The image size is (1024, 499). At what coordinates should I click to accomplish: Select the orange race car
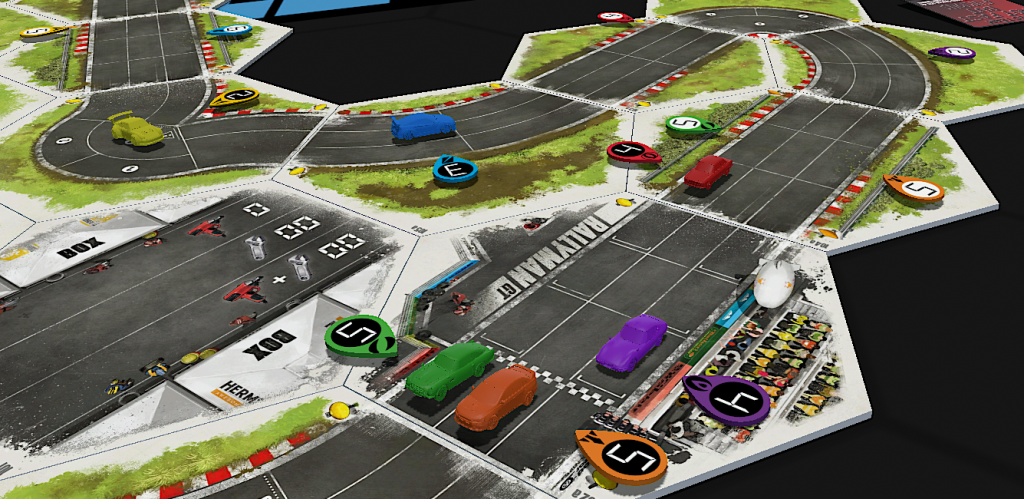point(497,396)
